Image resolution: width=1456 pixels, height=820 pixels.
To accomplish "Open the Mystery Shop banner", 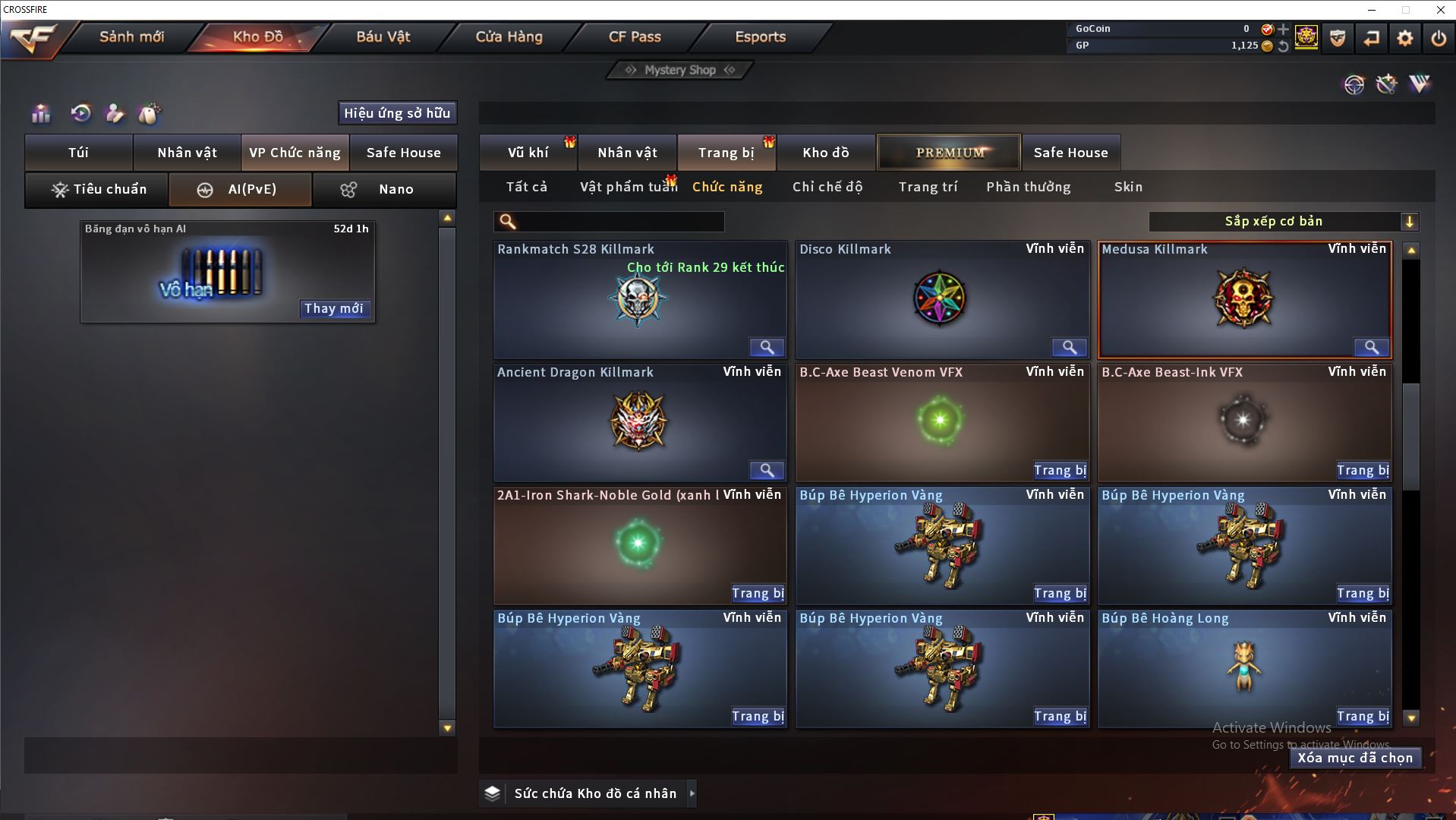I will pyautogui.click(x=680, y=70).
